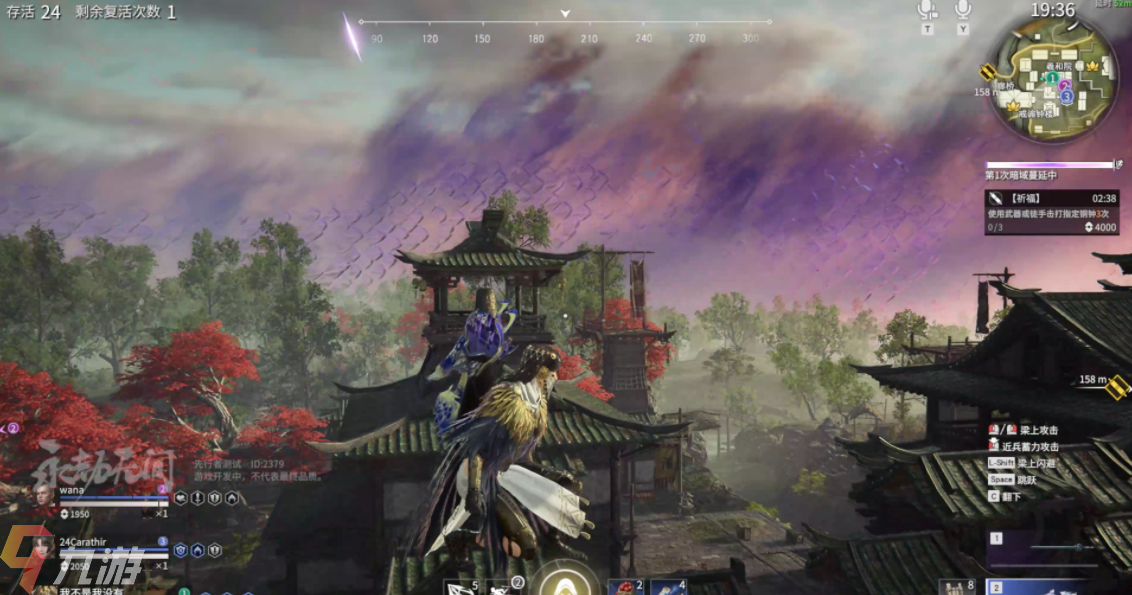Select the red consumable item slot
Image resolution: width=1132 pixels, height=595 pixels.
click(622, 587)
